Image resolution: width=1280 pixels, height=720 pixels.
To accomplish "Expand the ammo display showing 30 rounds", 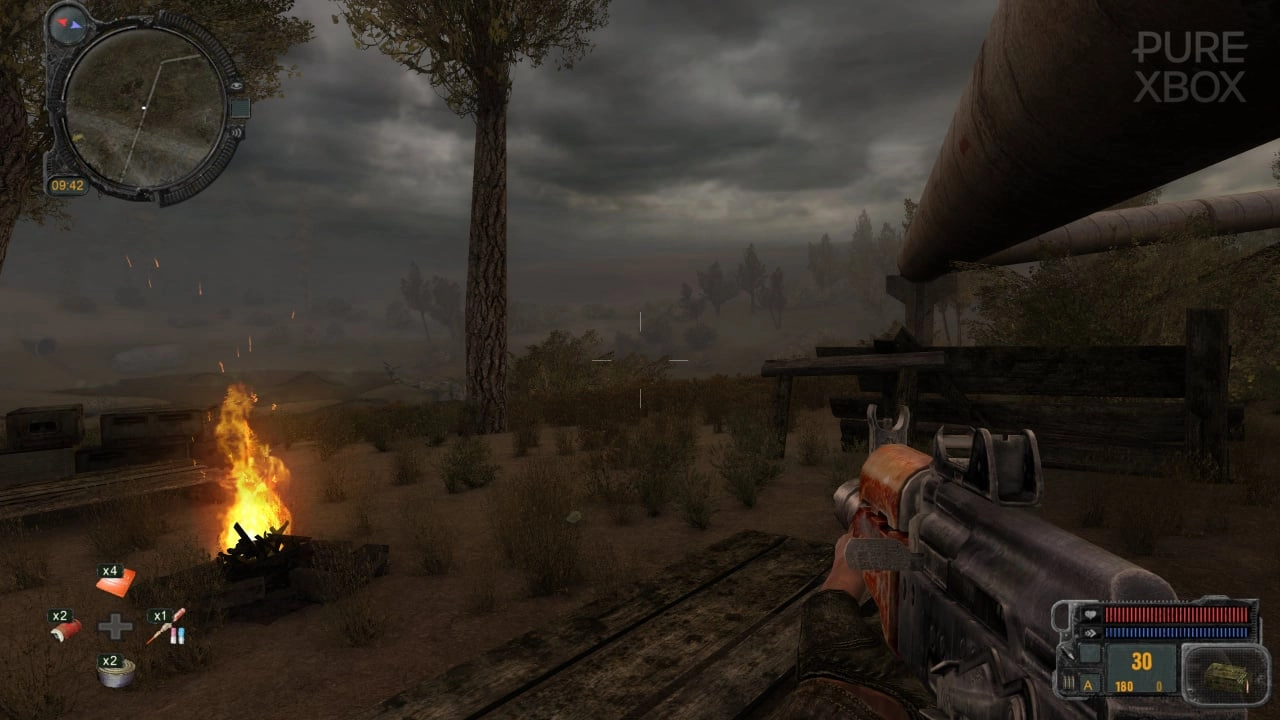I will pyautogui.click(x=1140, y=660).
